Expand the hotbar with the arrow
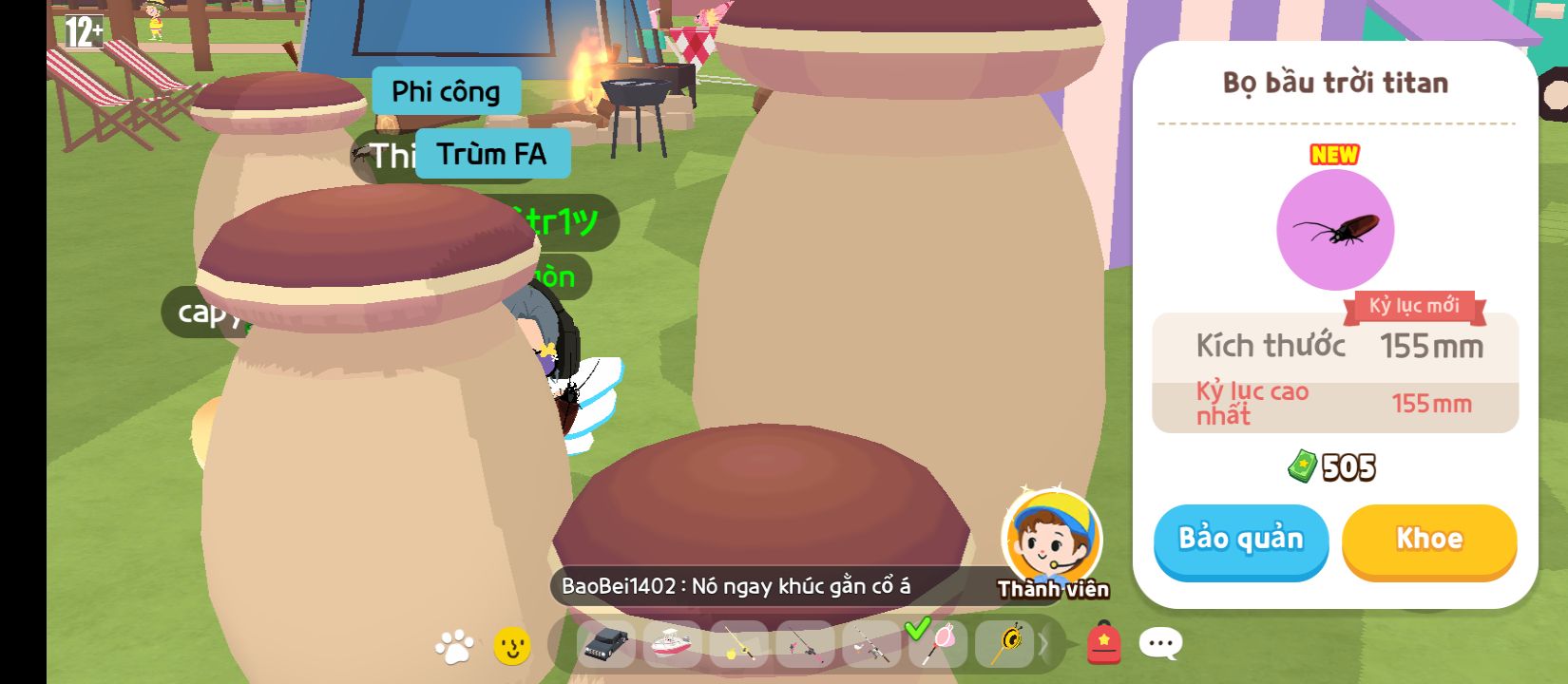The image size is (1568, 684). (x=1042, y=645)
